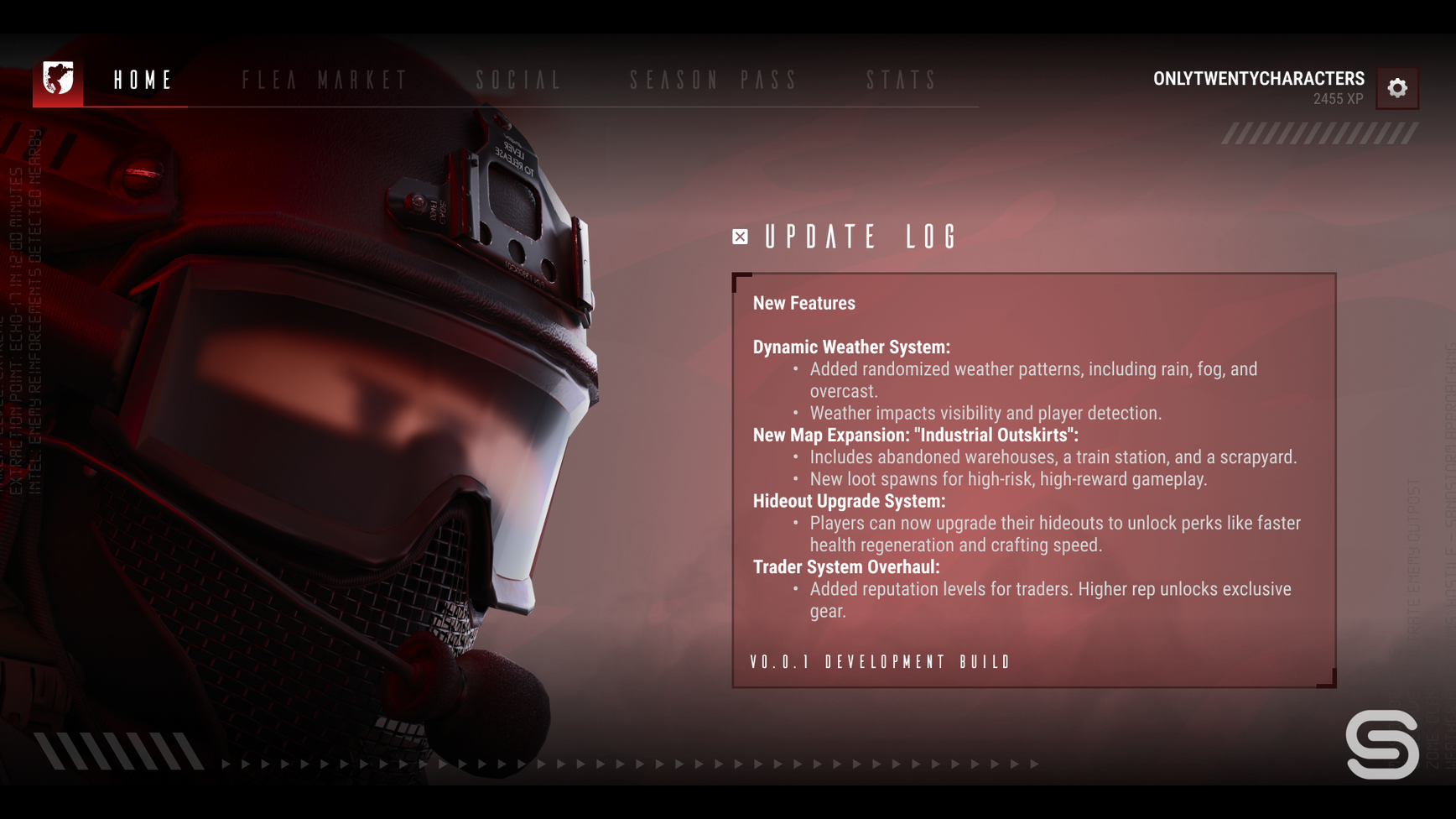Click the soldier shield logo
The width and height of the screenshot is (1456, 819).
tap(57, 81)
